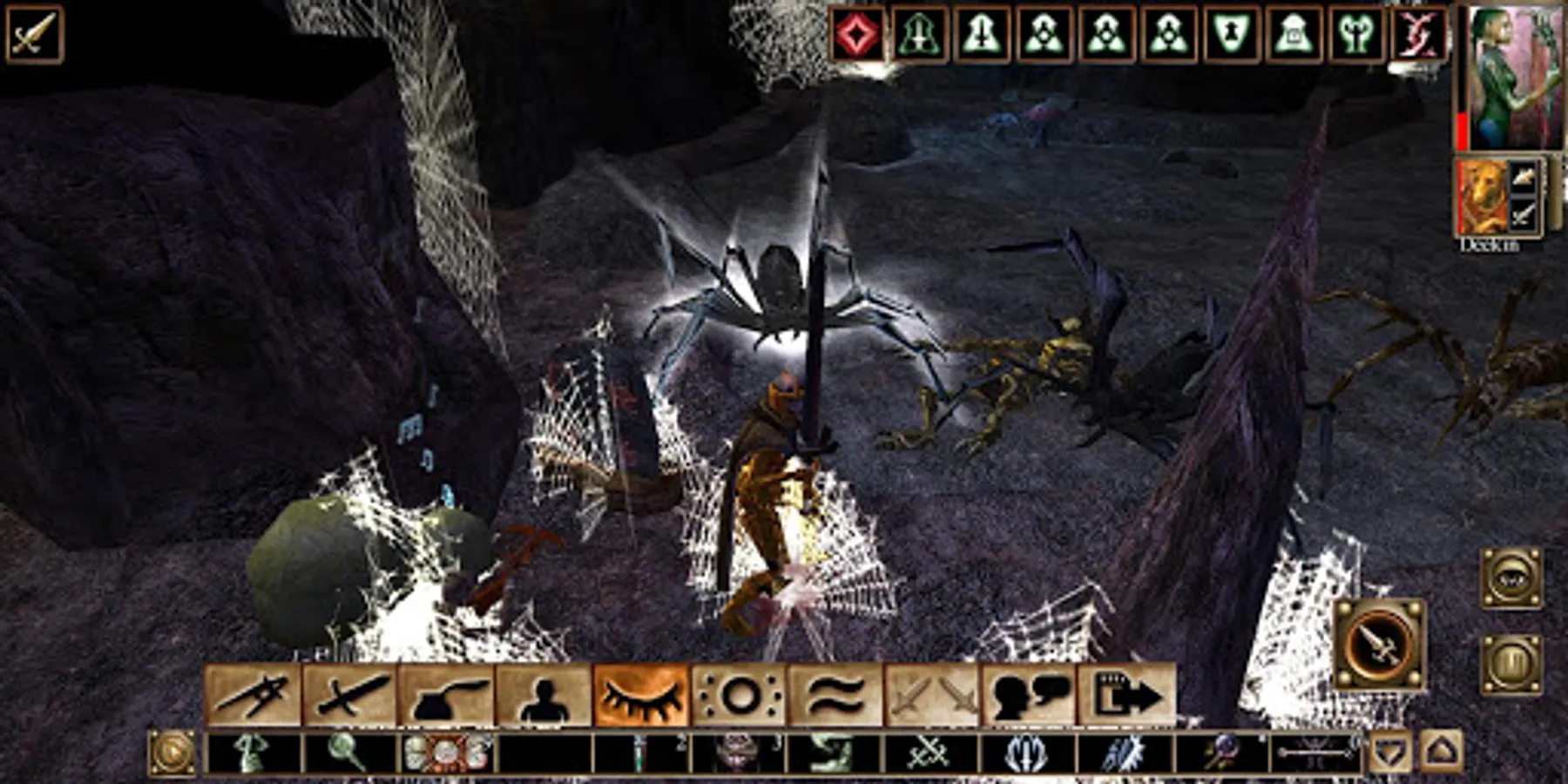The height and width of the screenshot is (784, 1568).
Task: Select Deekin's companion portrait
Action: pos(1484,197)
